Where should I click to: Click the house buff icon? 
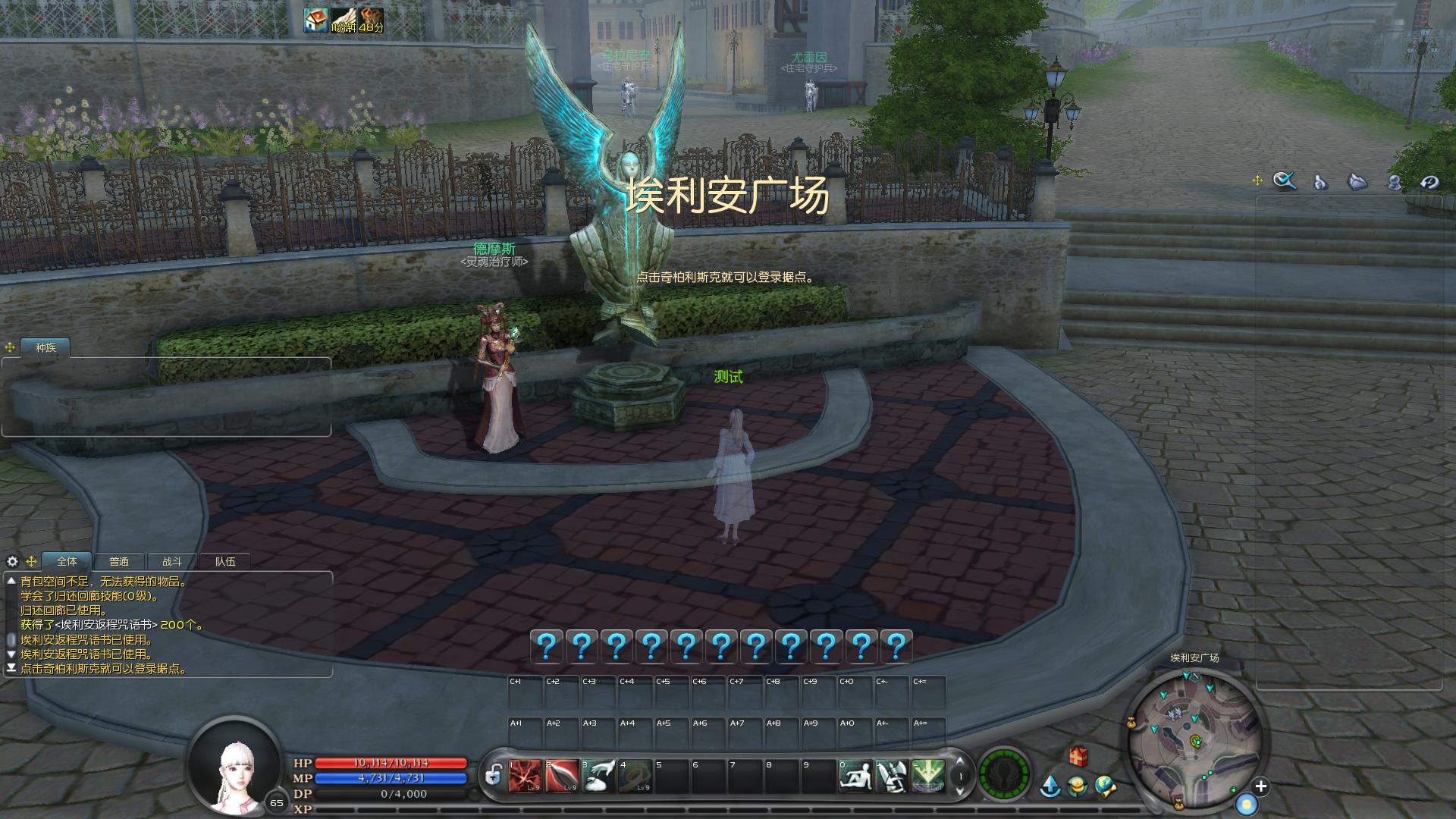point(315,20)
